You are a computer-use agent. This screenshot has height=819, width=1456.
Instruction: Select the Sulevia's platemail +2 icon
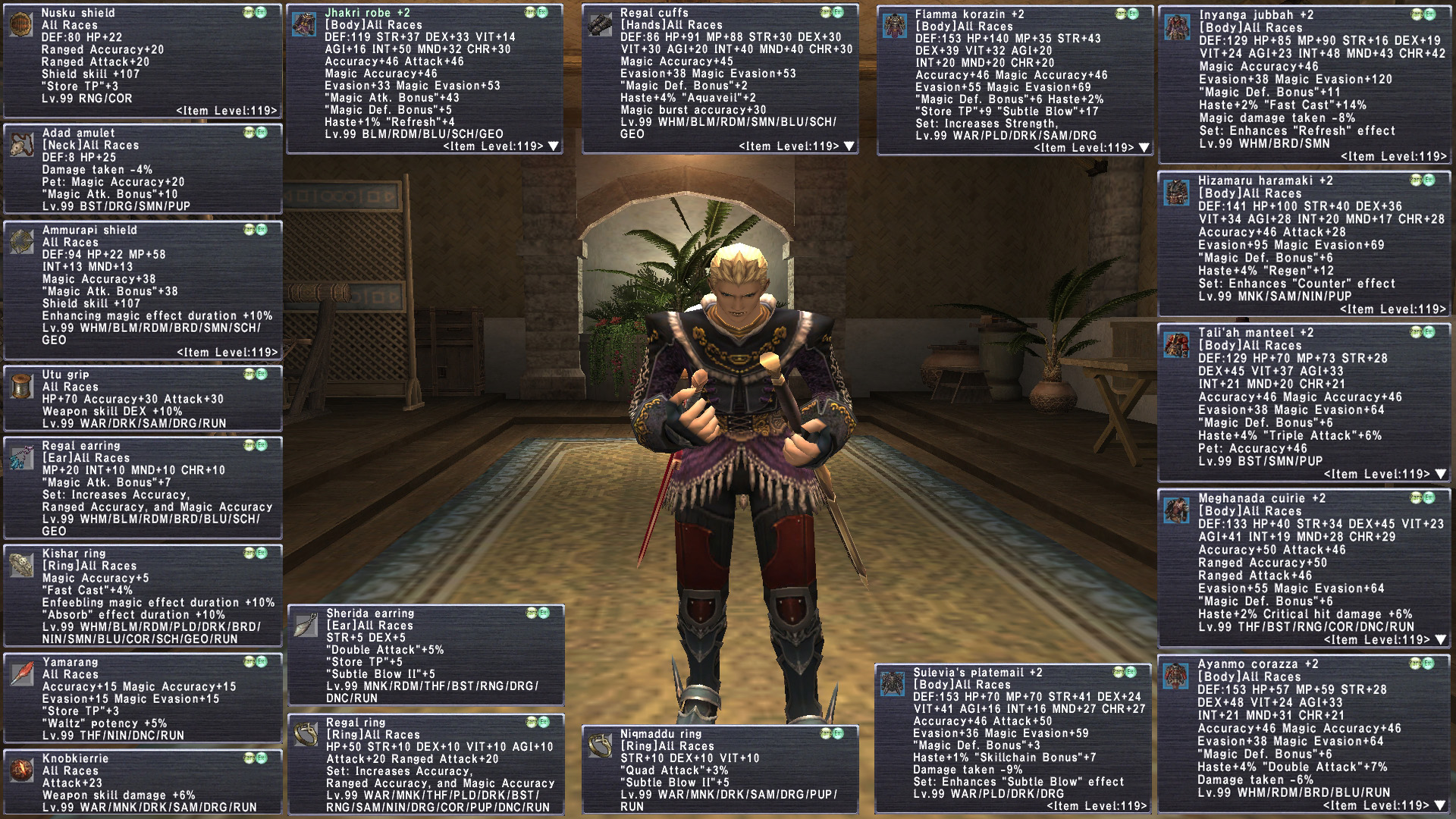coord(893,685)
